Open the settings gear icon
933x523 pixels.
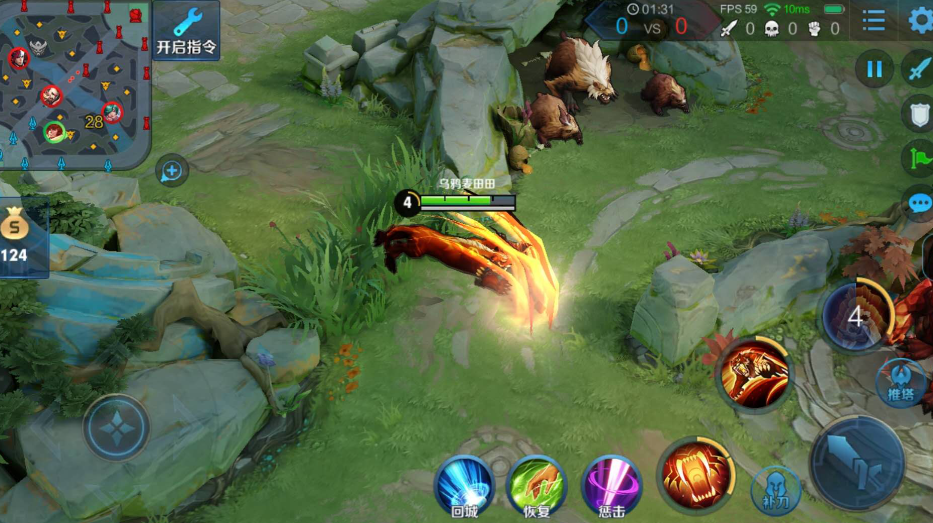(920, 20)
